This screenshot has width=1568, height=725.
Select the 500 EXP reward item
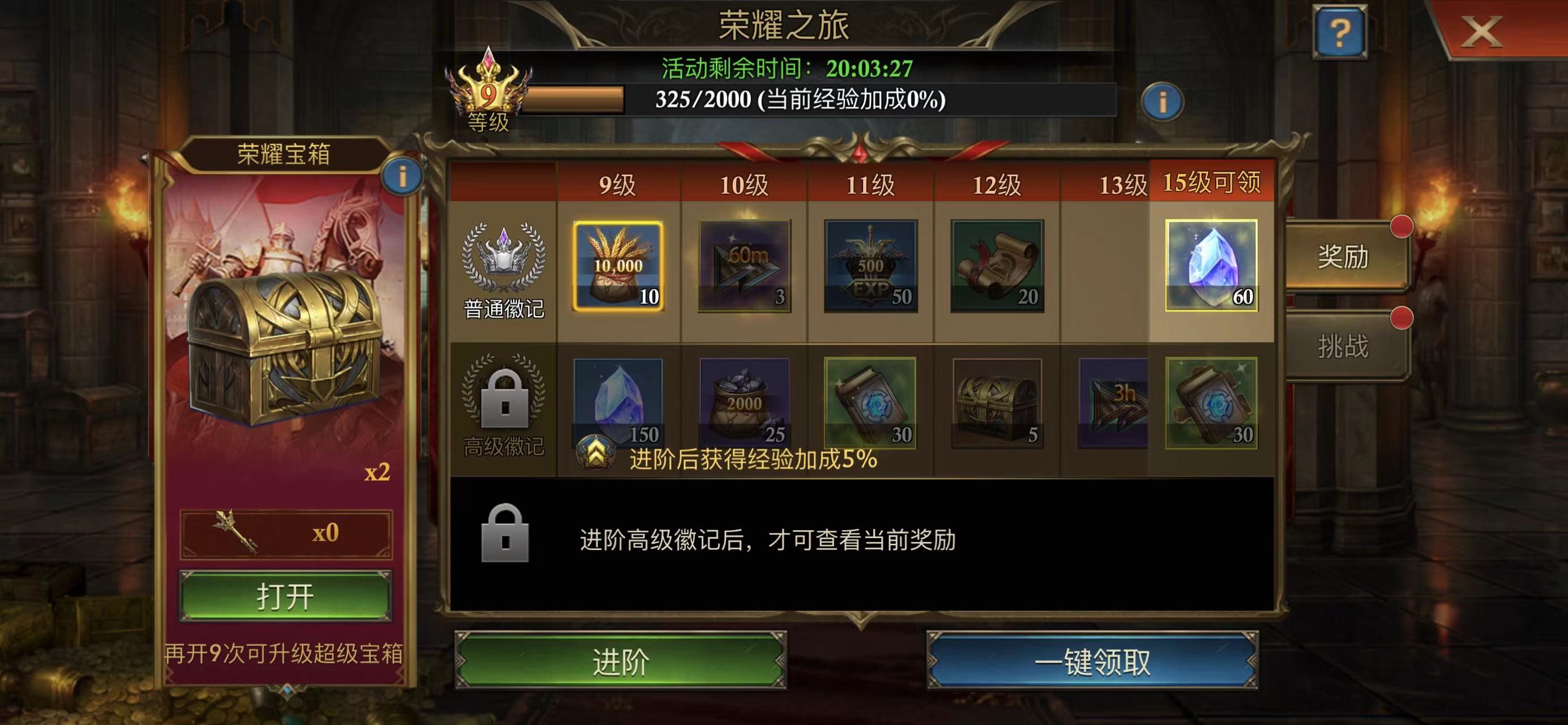coord(870,266)
